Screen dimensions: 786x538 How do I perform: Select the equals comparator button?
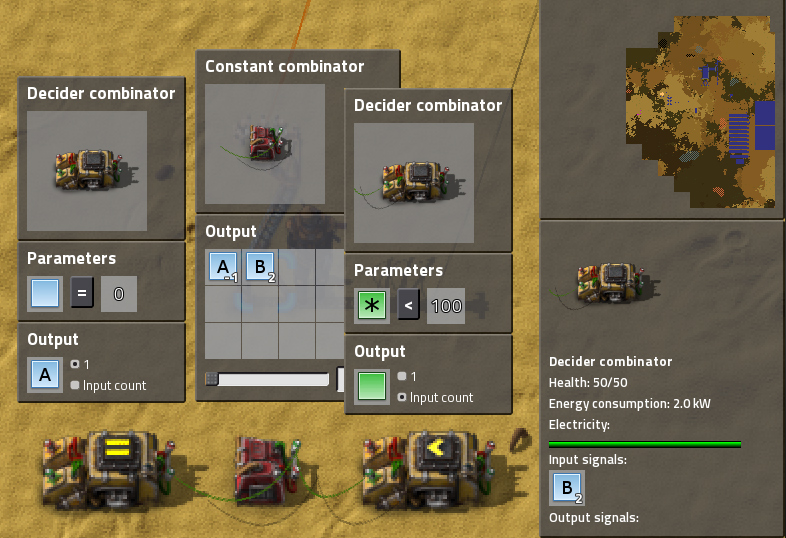point(84,294)
